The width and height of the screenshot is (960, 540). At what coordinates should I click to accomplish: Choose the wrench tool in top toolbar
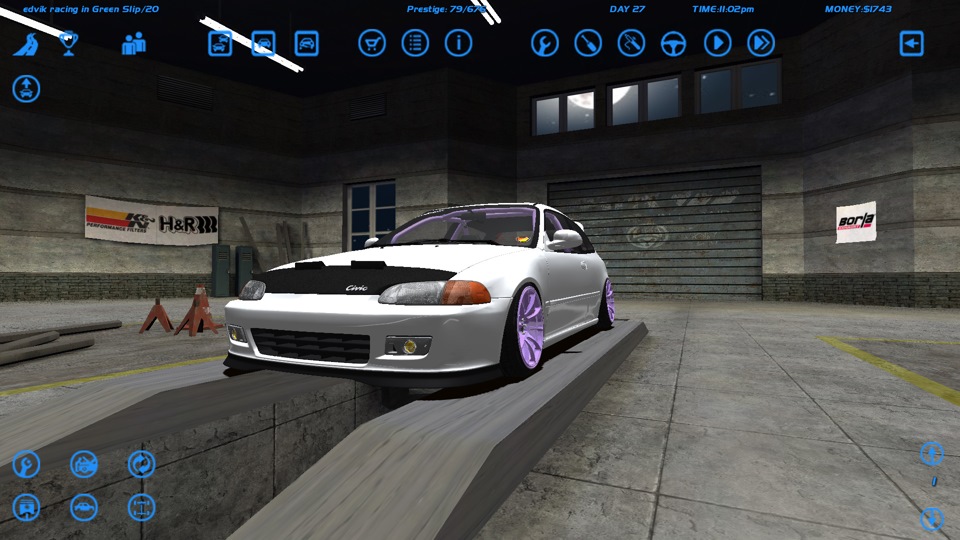click(545, 43)
